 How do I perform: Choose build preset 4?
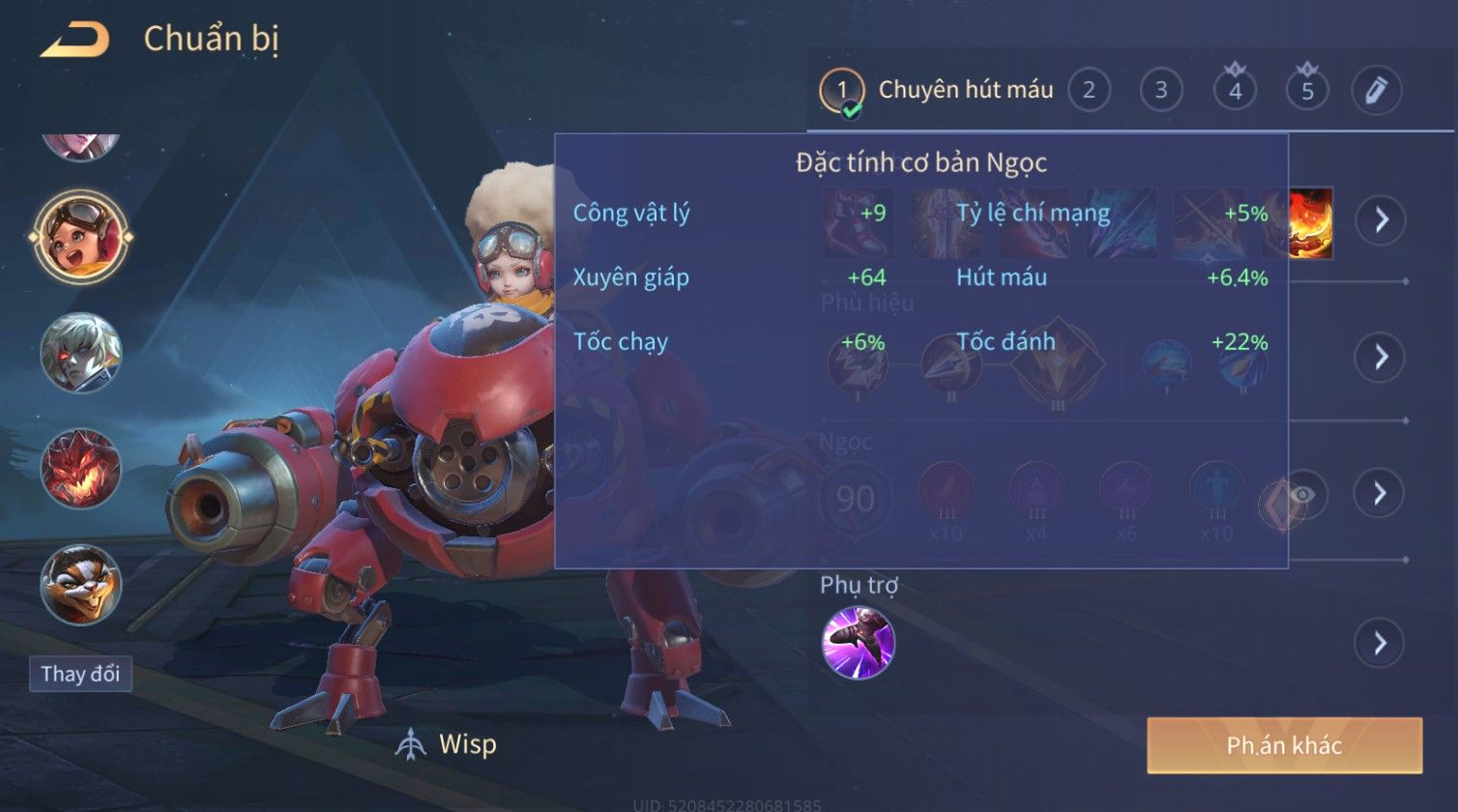[1235, 91]
